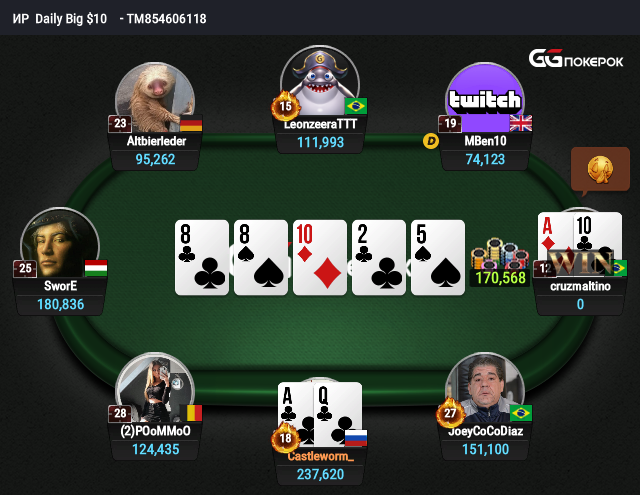Click the GG Pokerok logo
The height and width of the screenshot is (495, 640).
577,59
